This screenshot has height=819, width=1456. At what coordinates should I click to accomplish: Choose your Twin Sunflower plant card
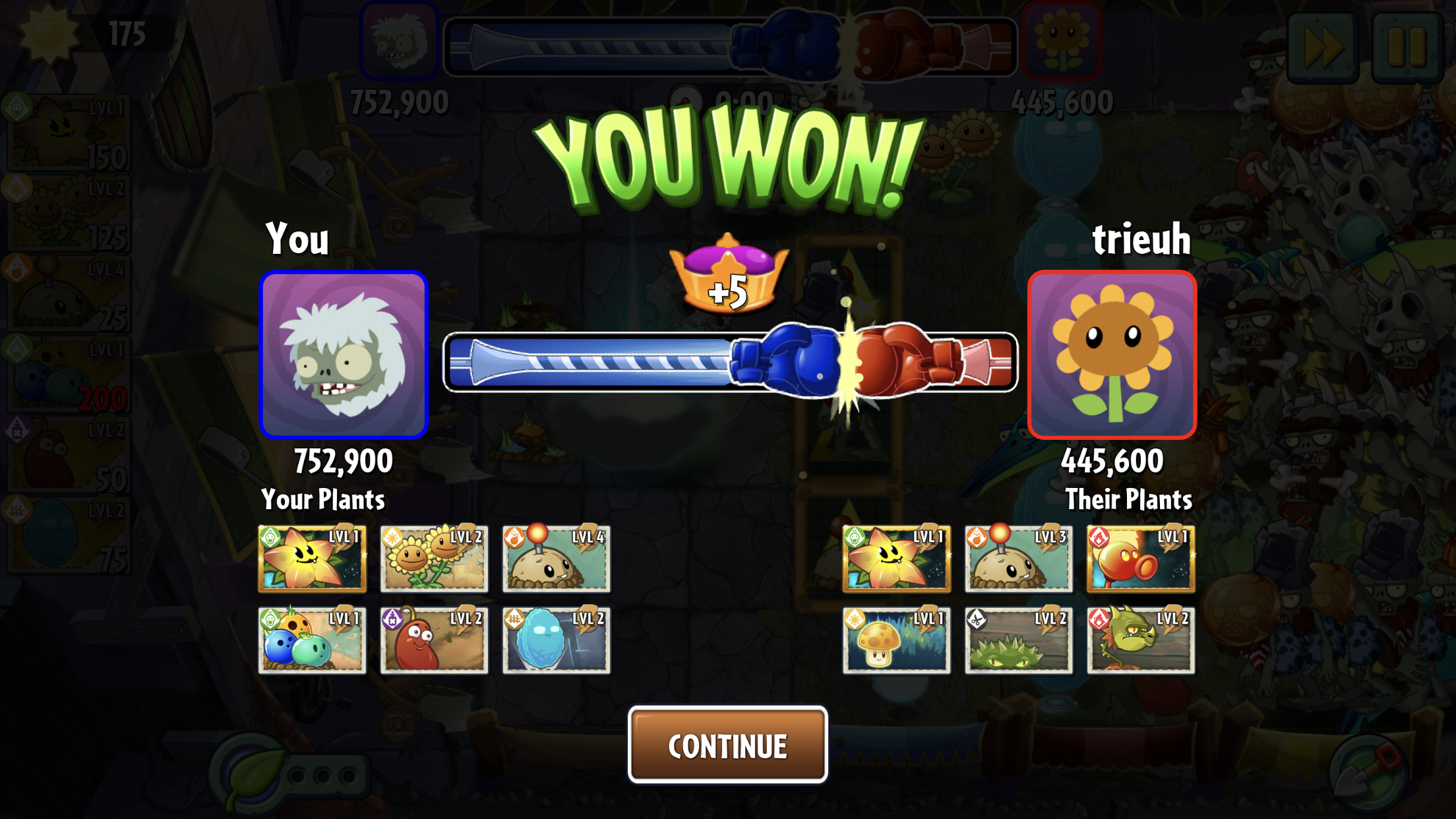(434, 559)
